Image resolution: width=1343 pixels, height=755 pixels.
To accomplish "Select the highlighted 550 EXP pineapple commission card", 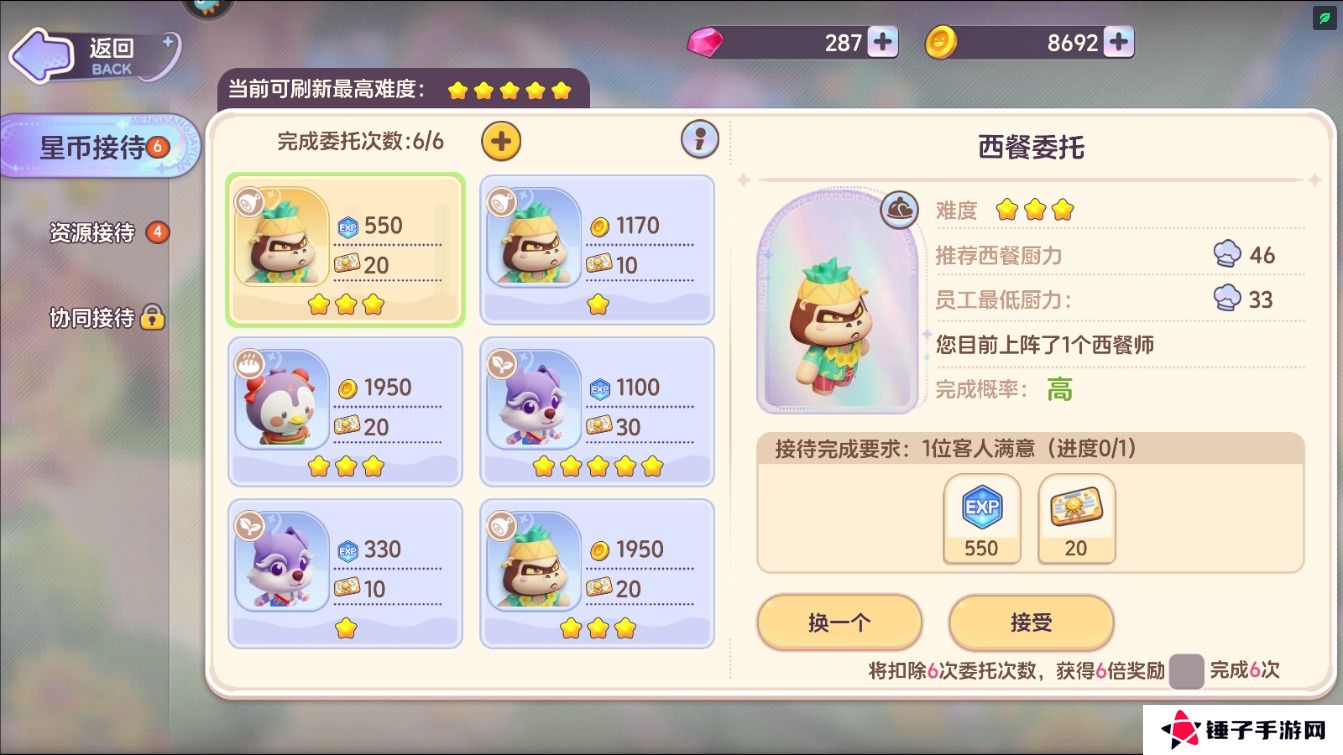I will [345, 250].
